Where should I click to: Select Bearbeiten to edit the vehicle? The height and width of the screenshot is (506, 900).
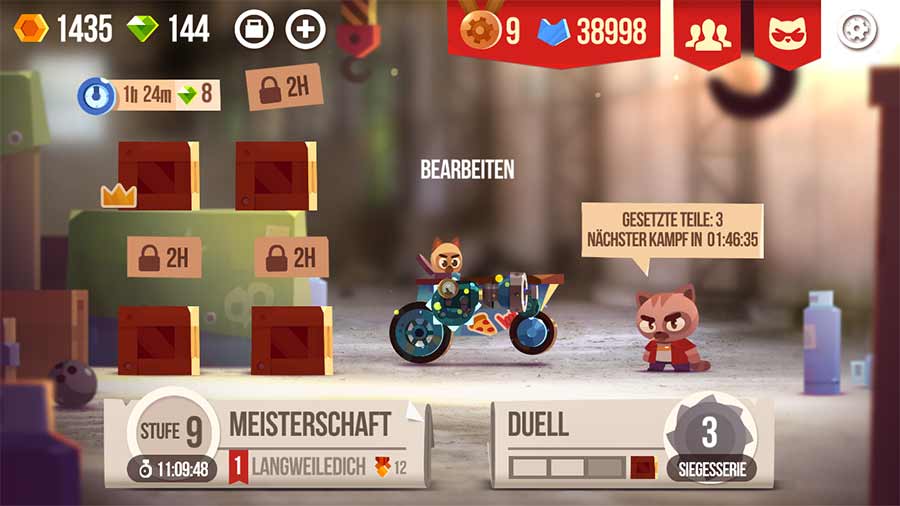[x=467, y=170]
